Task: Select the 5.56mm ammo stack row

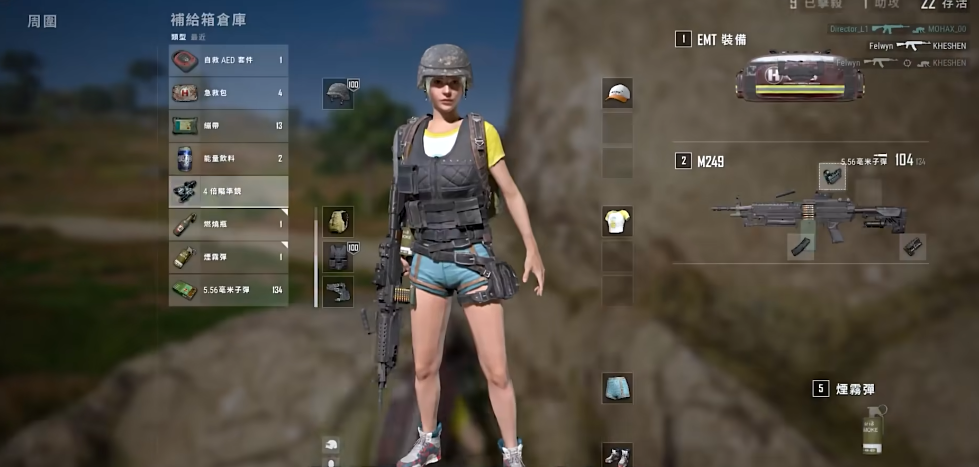Action: pyautogui.click(x=228, y=290)
